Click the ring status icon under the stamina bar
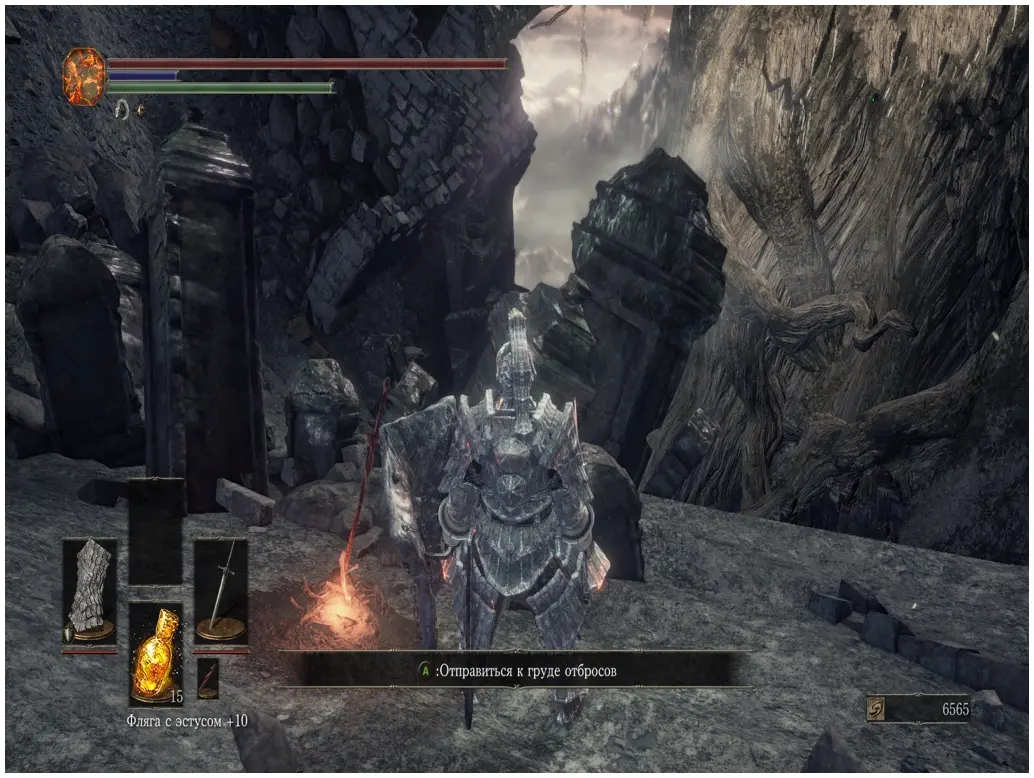The height and width of the screenshot is (778, 1034). [x=122, y=107]
